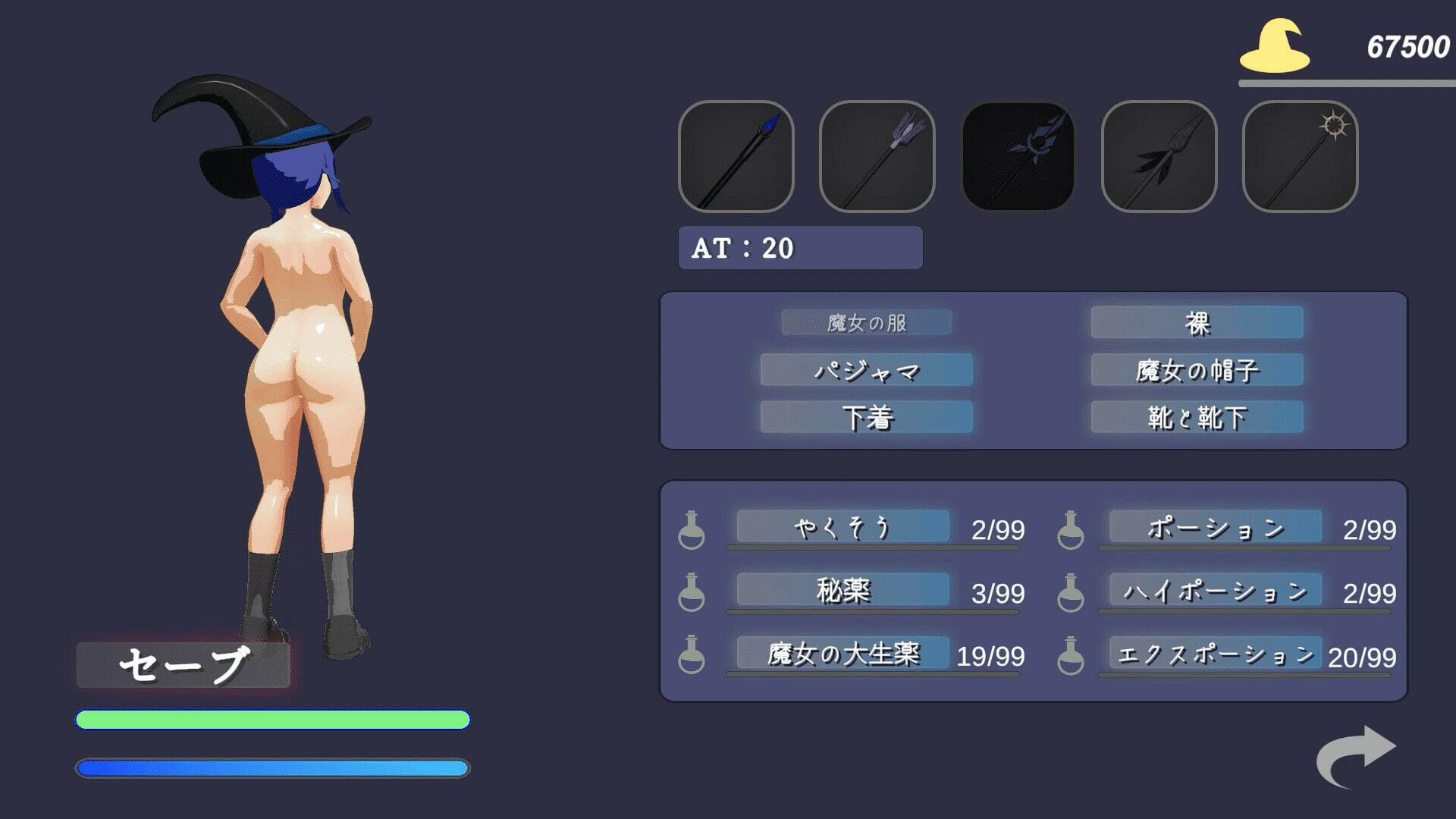This screenshot has height=819, width=1456.
Task: Select the 秘薬 item
Action: (843, 590)
